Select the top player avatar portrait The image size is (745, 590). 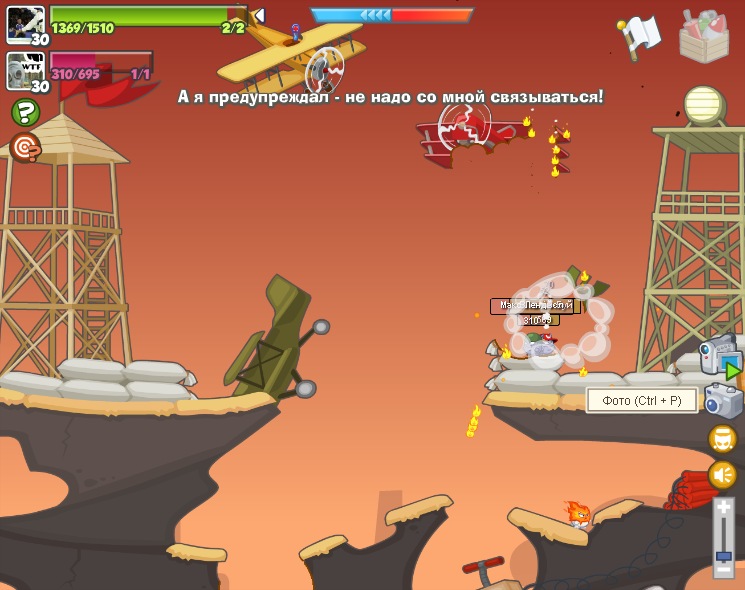(24, 23)
